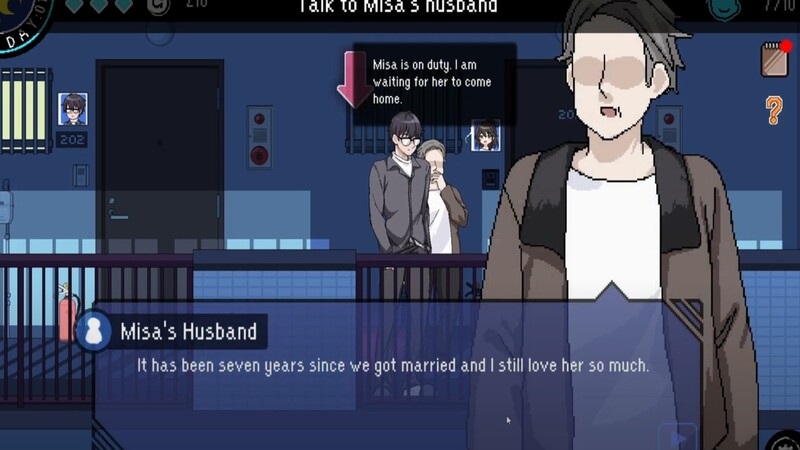The height and width of the screenshot is (450, 800).
Task: Click the Misa's Husband dialogue box text
Action: [x=392, y=366]
